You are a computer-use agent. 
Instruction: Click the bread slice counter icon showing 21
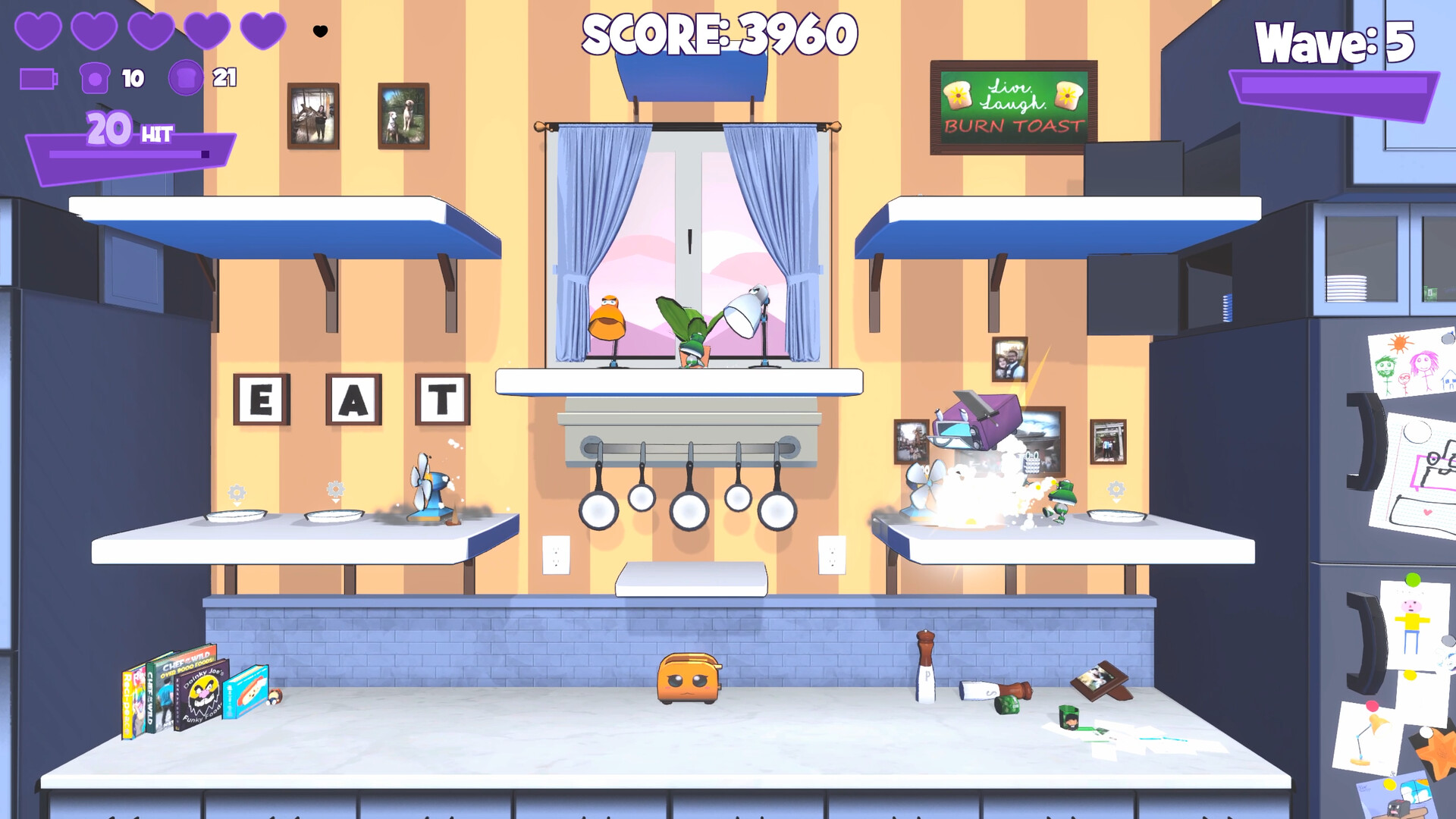pos(186,76)
